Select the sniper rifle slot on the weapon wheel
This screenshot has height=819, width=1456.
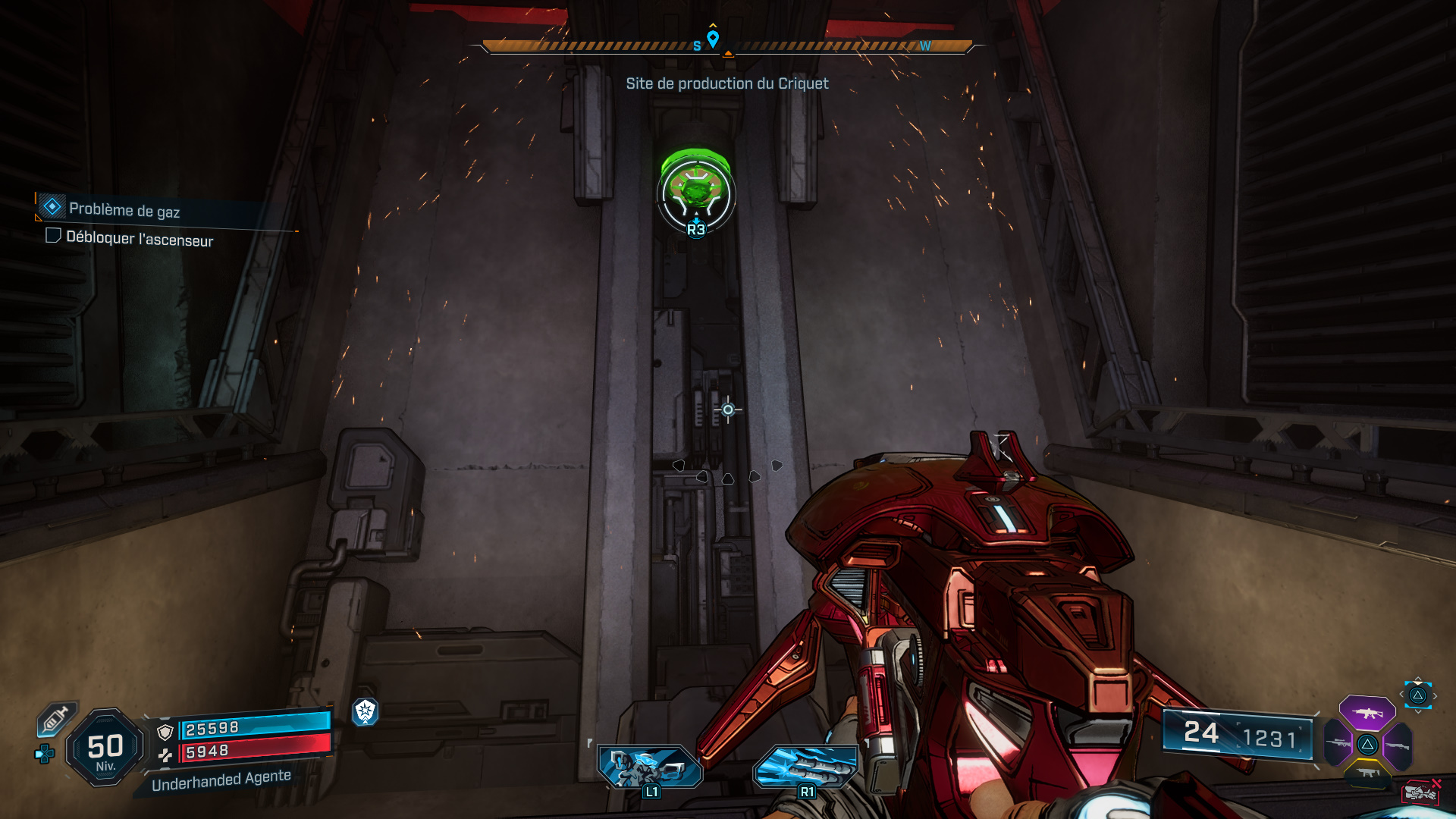[1337, 743]
